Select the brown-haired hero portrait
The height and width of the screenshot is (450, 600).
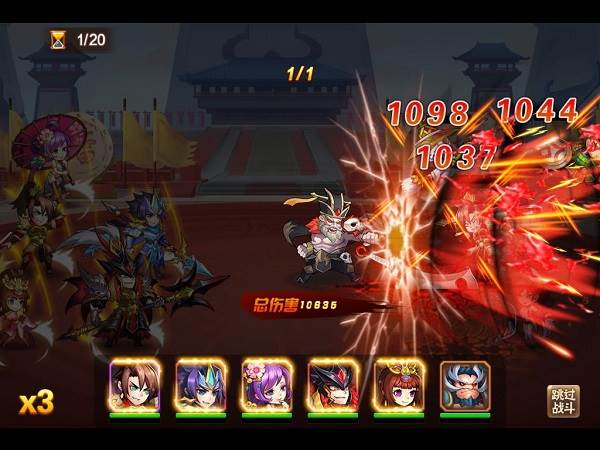point(135,384)
